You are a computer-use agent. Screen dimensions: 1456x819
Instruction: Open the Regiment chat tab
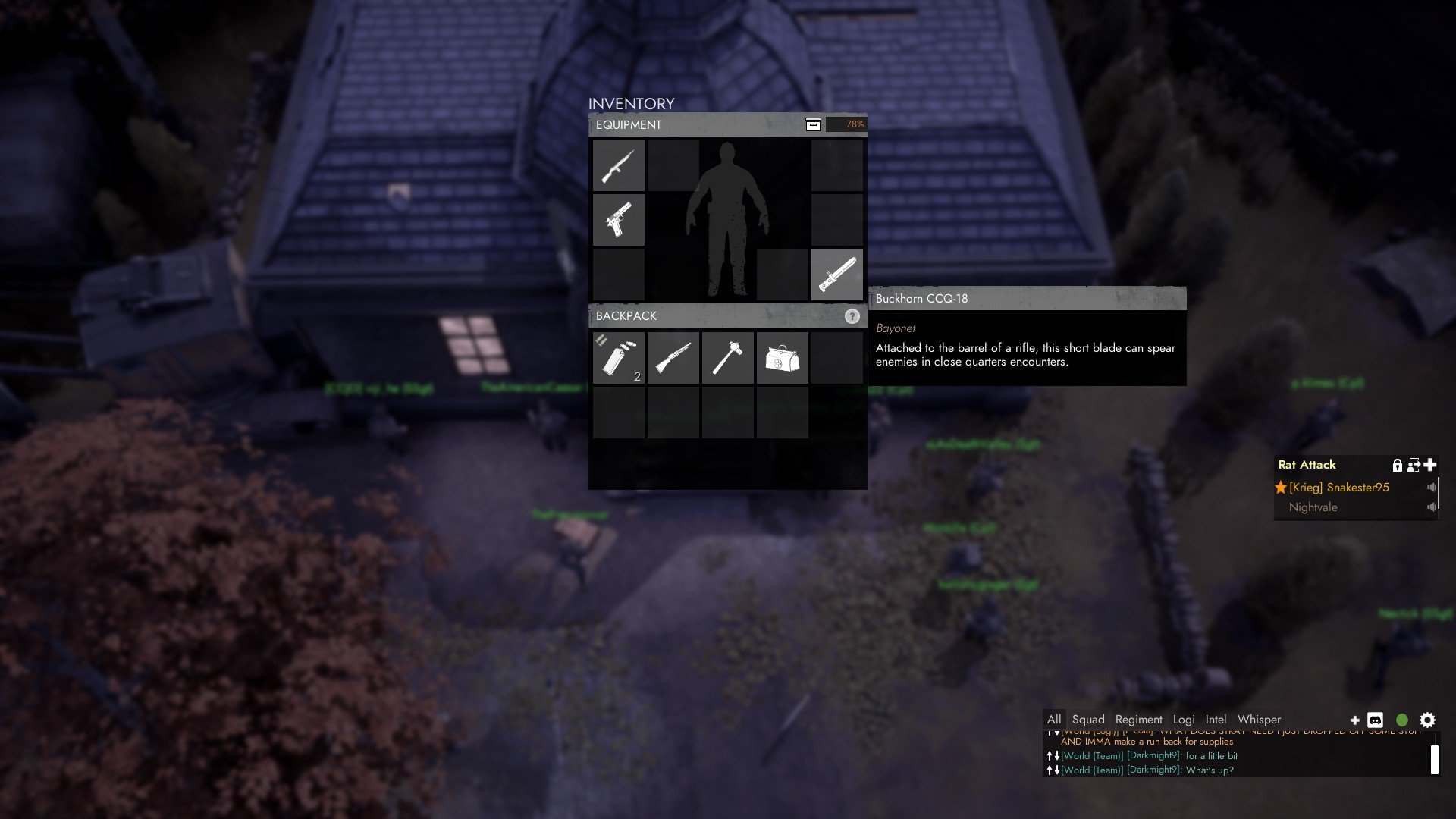tap(1138, 720)
